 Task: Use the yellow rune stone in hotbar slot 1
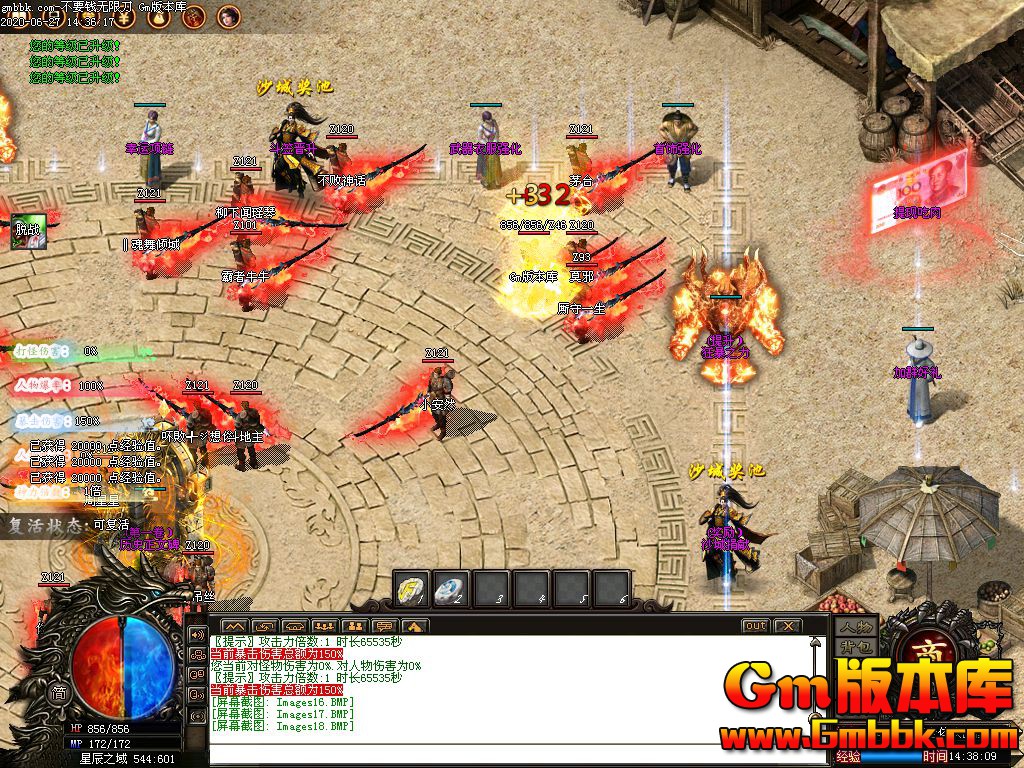(411, 588)
